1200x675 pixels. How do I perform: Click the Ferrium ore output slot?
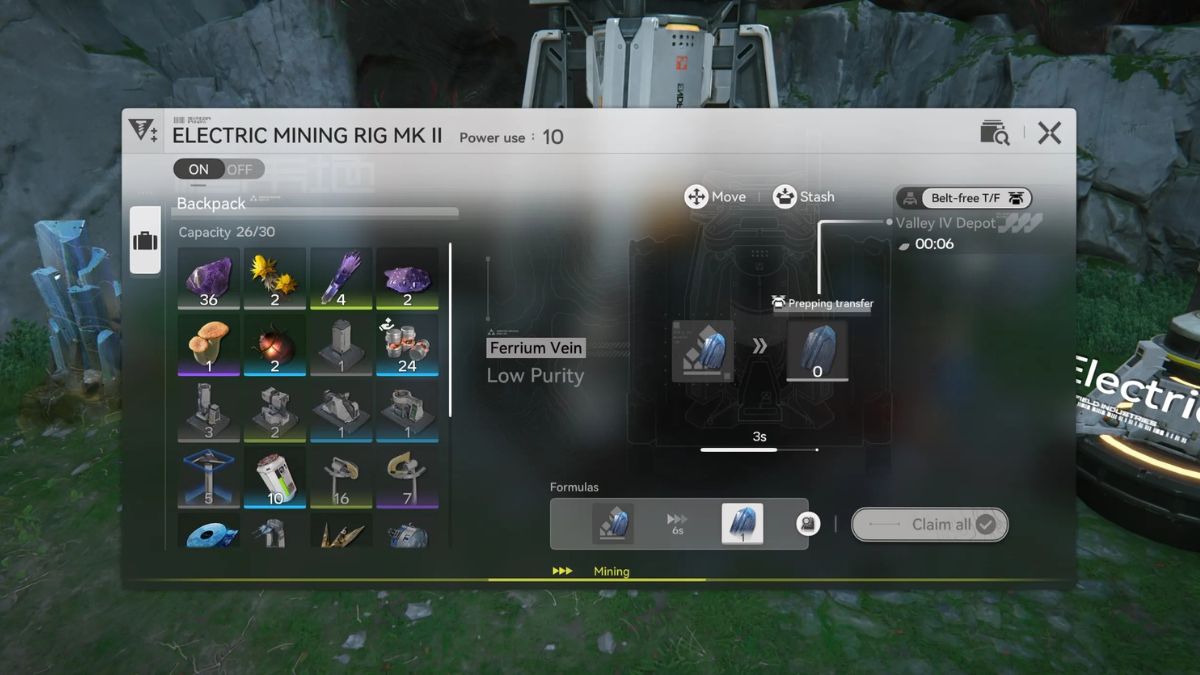(x=817, y=350)
